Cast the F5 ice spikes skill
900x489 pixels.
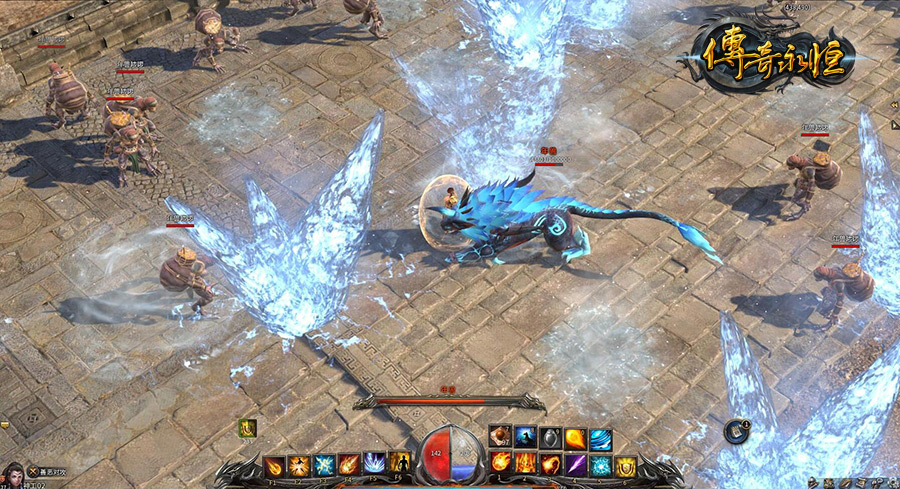click(373, 465)
